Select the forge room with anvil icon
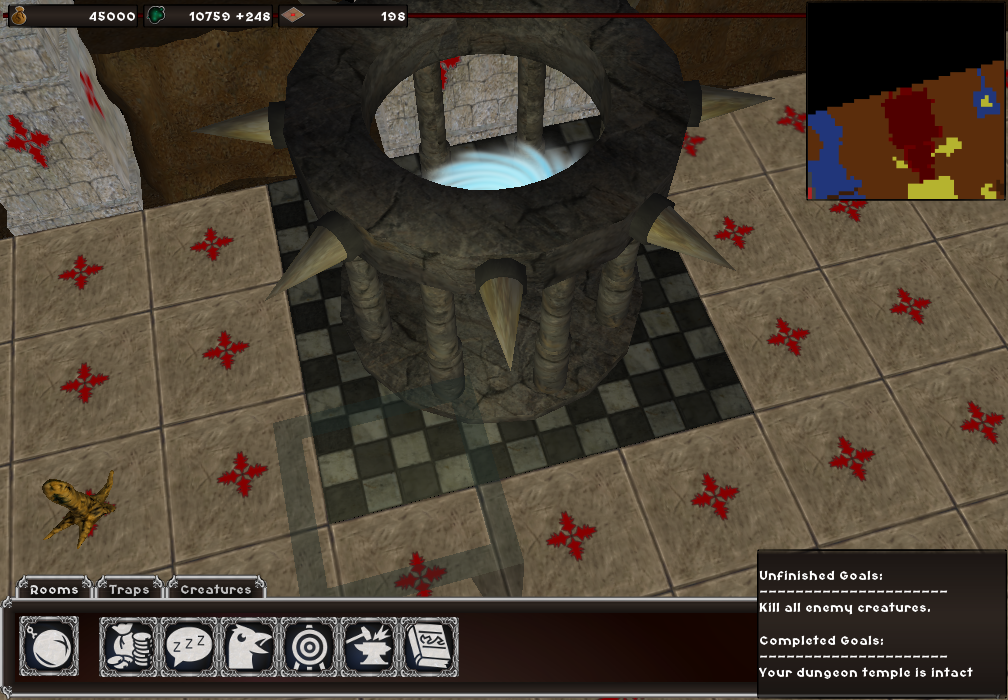1008x700 pixels. click(370, 646)
